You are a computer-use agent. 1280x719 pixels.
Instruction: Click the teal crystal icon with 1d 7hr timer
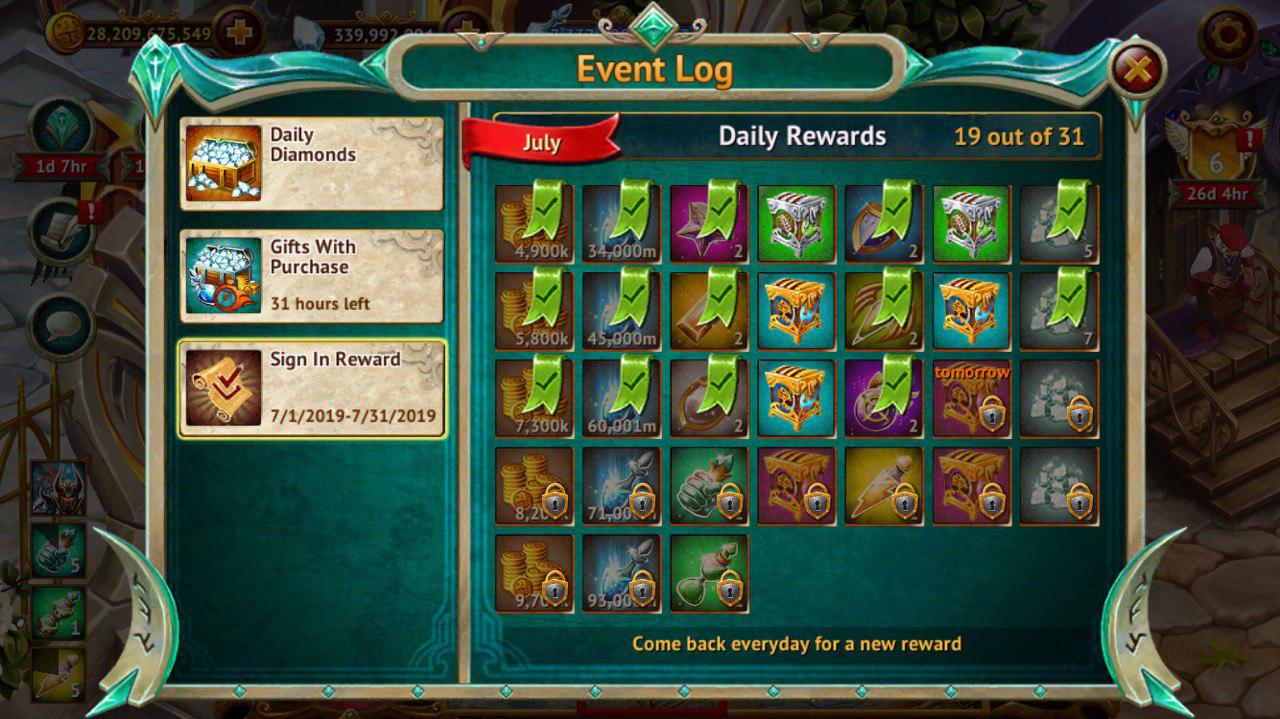[x=61, y=126]
